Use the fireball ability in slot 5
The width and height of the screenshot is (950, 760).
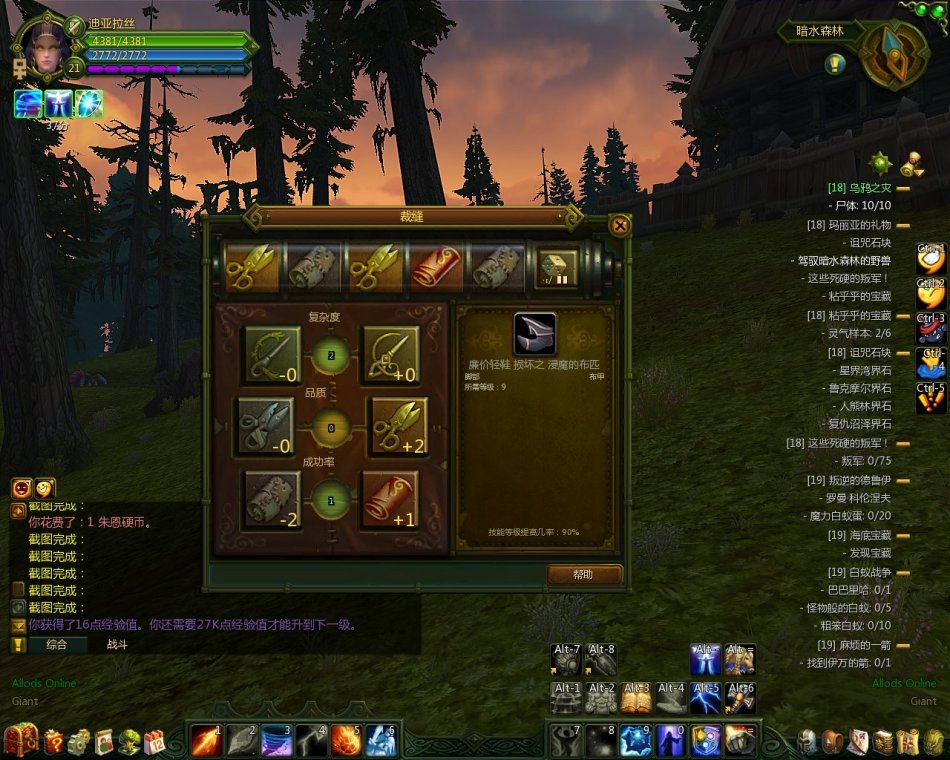(x=346, y=740)
